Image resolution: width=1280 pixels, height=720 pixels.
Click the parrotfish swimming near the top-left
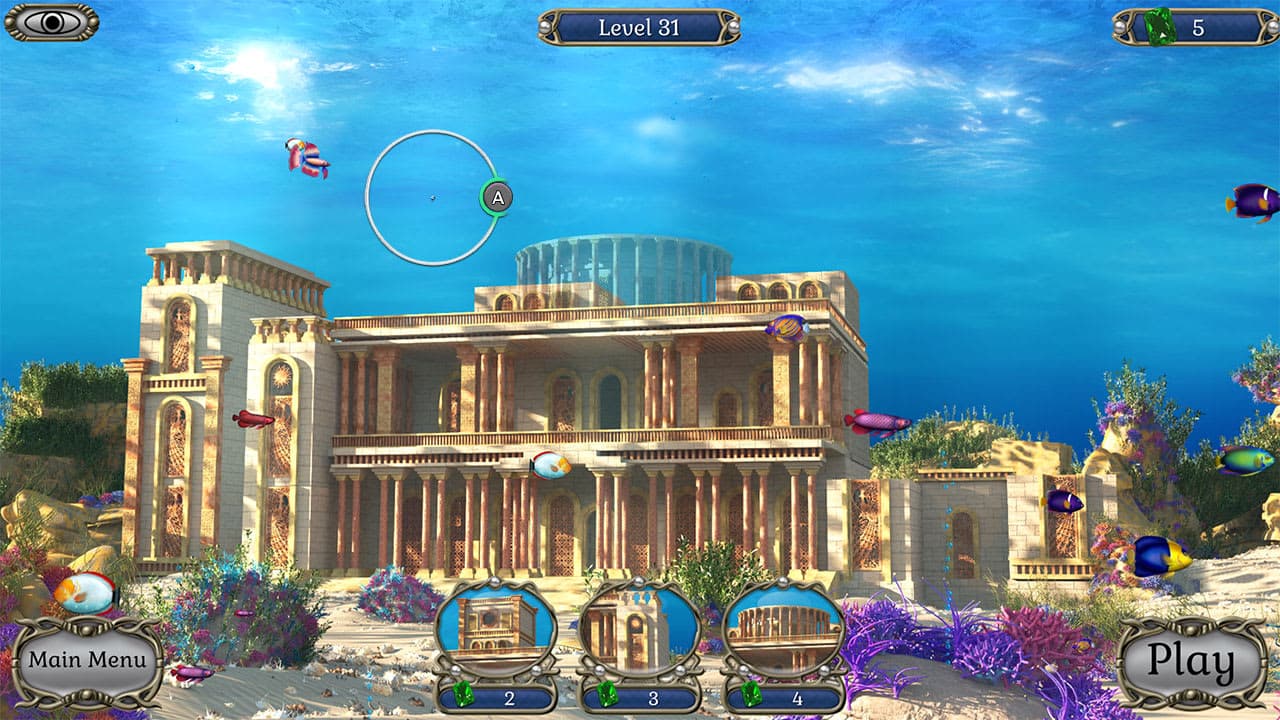pyautogui.click(x=305, y=155)
